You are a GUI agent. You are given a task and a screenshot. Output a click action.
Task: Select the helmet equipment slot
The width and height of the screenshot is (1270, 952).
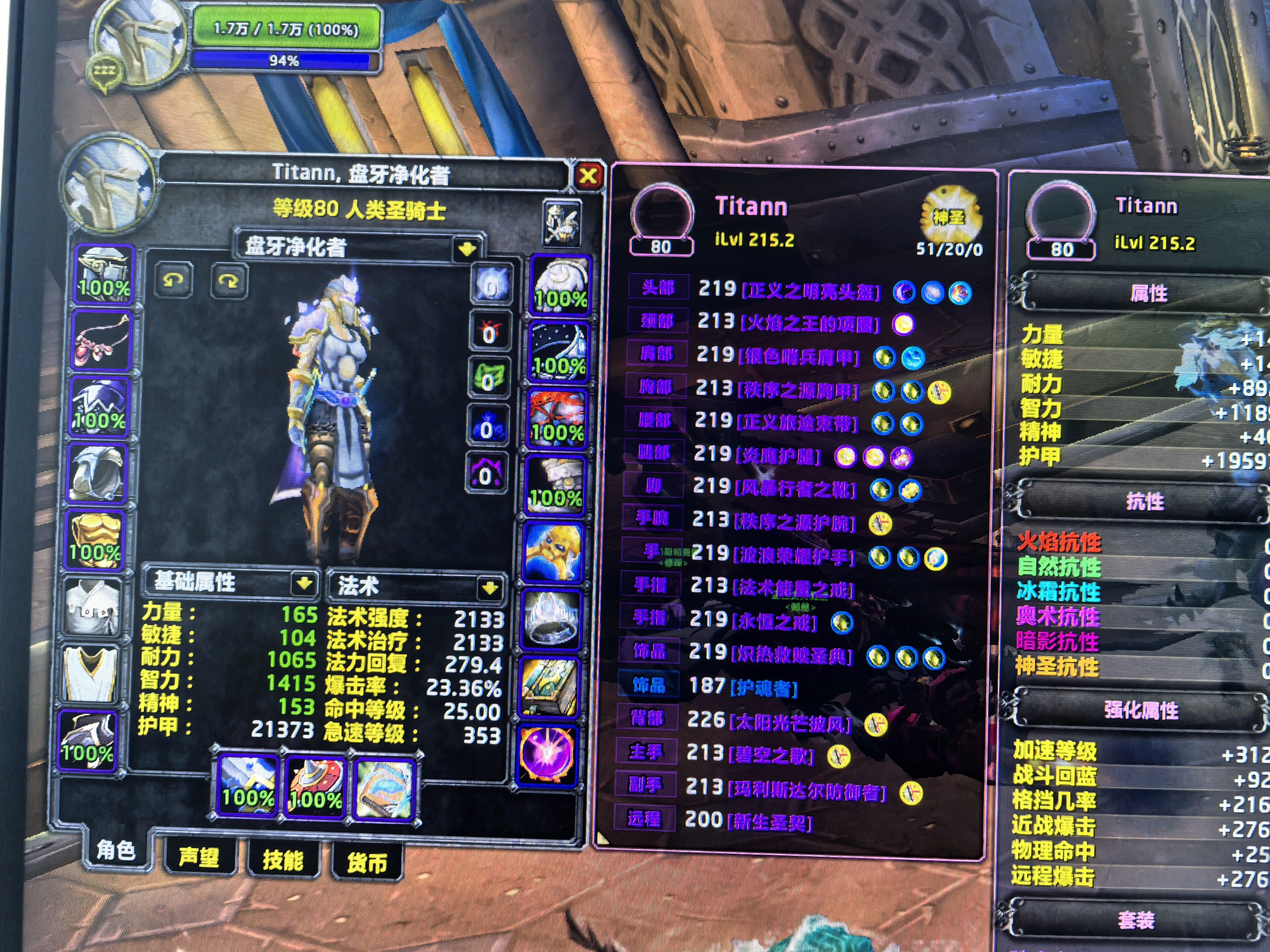point(104,275)
